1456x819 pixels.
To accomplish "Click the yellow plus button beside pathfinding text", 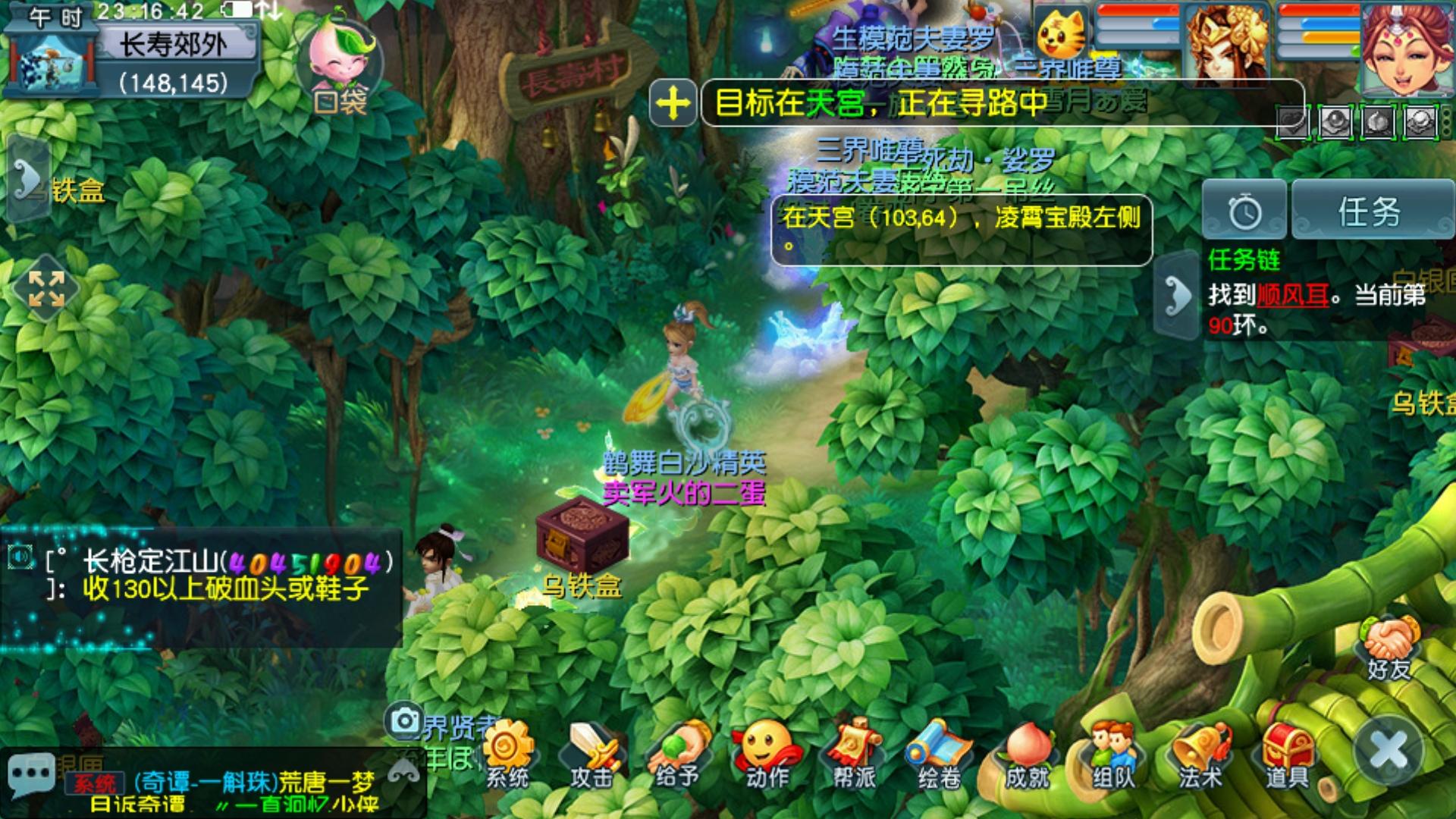I will pos(673,102).
